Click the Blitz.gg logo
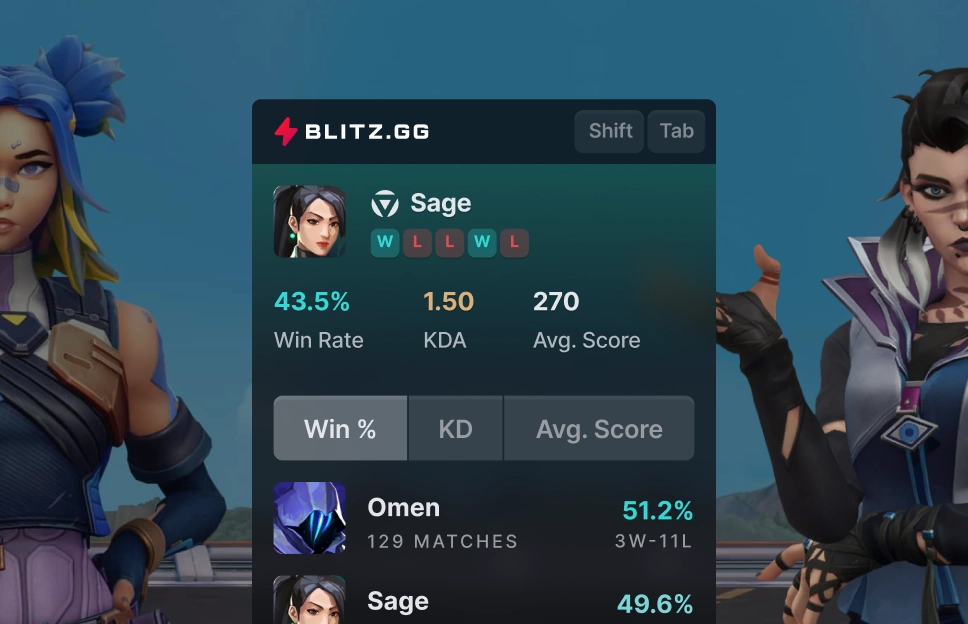 point(352,131)
